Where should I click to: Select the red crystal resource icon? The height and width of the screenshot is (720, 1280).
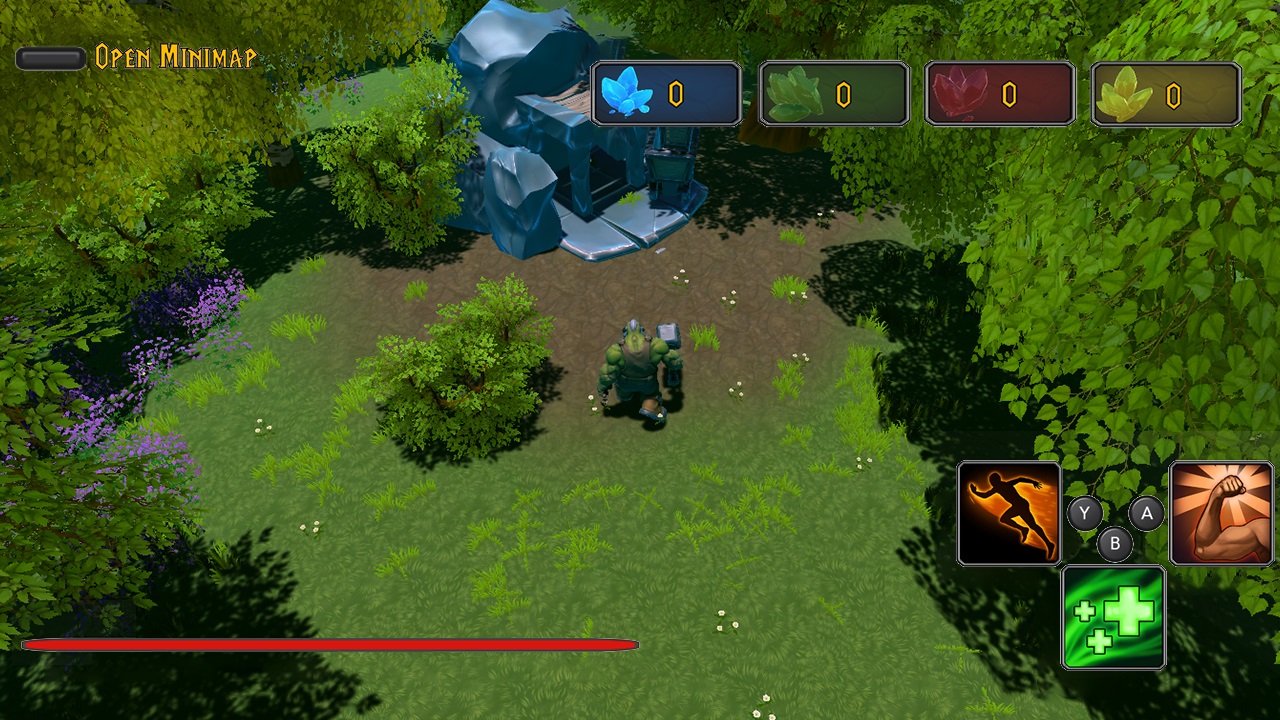click(959, 93)
